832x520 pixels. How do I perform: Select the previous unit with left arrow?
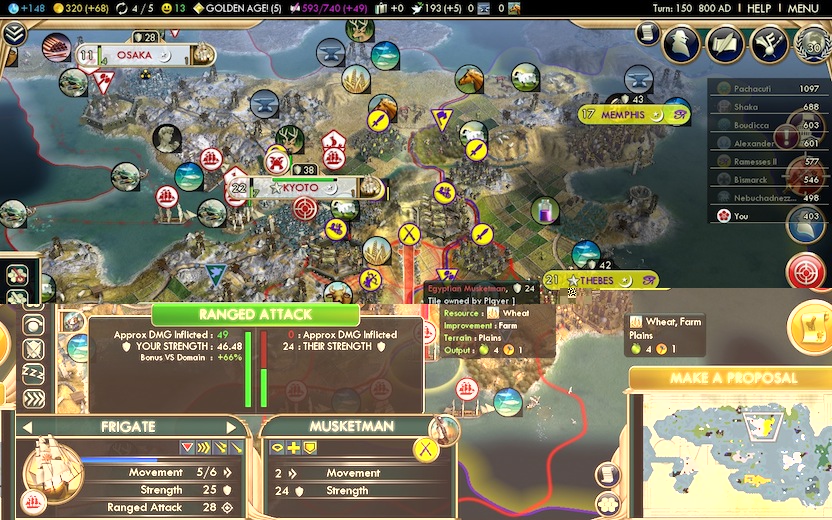coord(26,427)
